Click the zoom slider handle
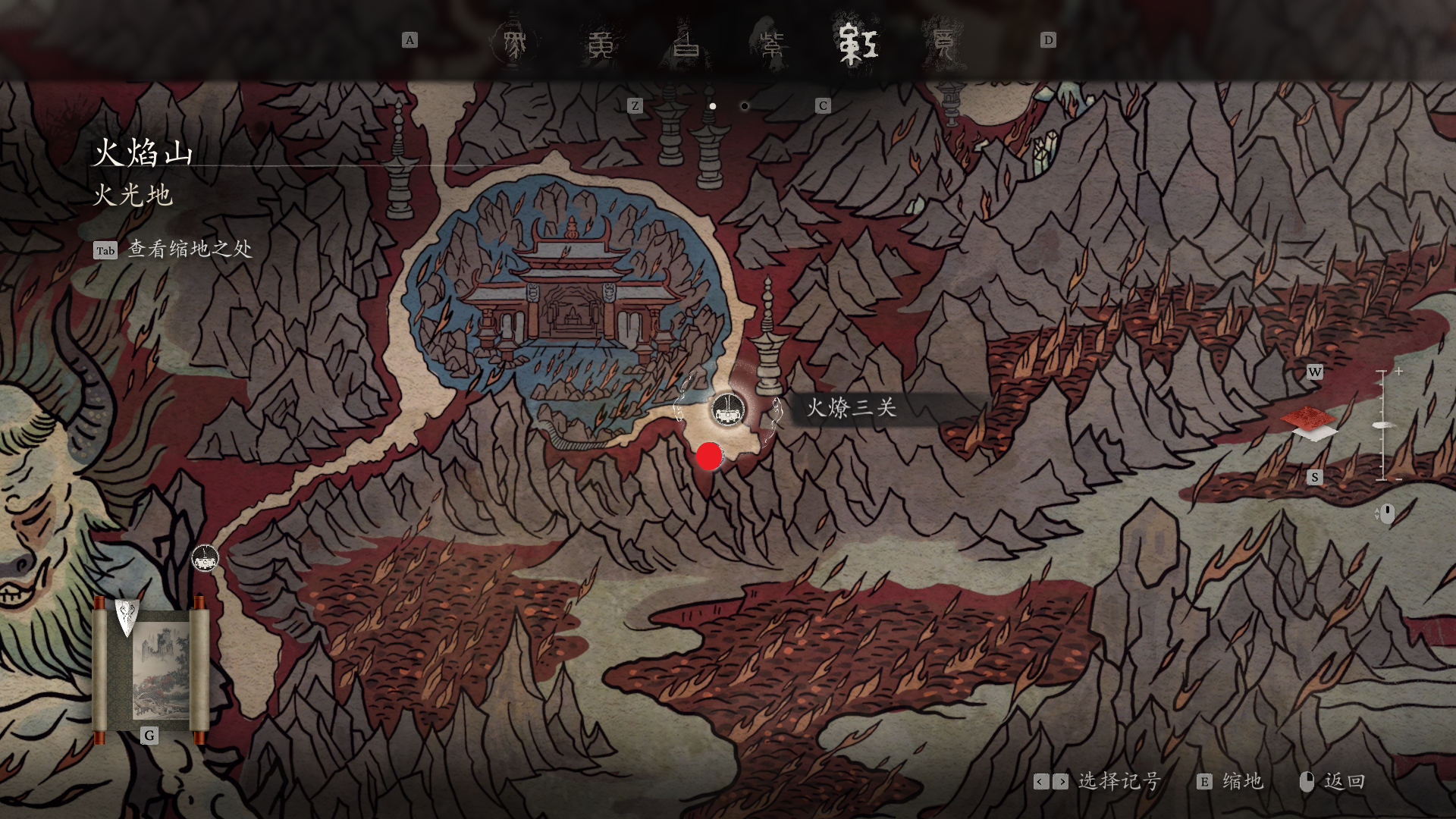The image size is (1456, 819). [1384, 425]
